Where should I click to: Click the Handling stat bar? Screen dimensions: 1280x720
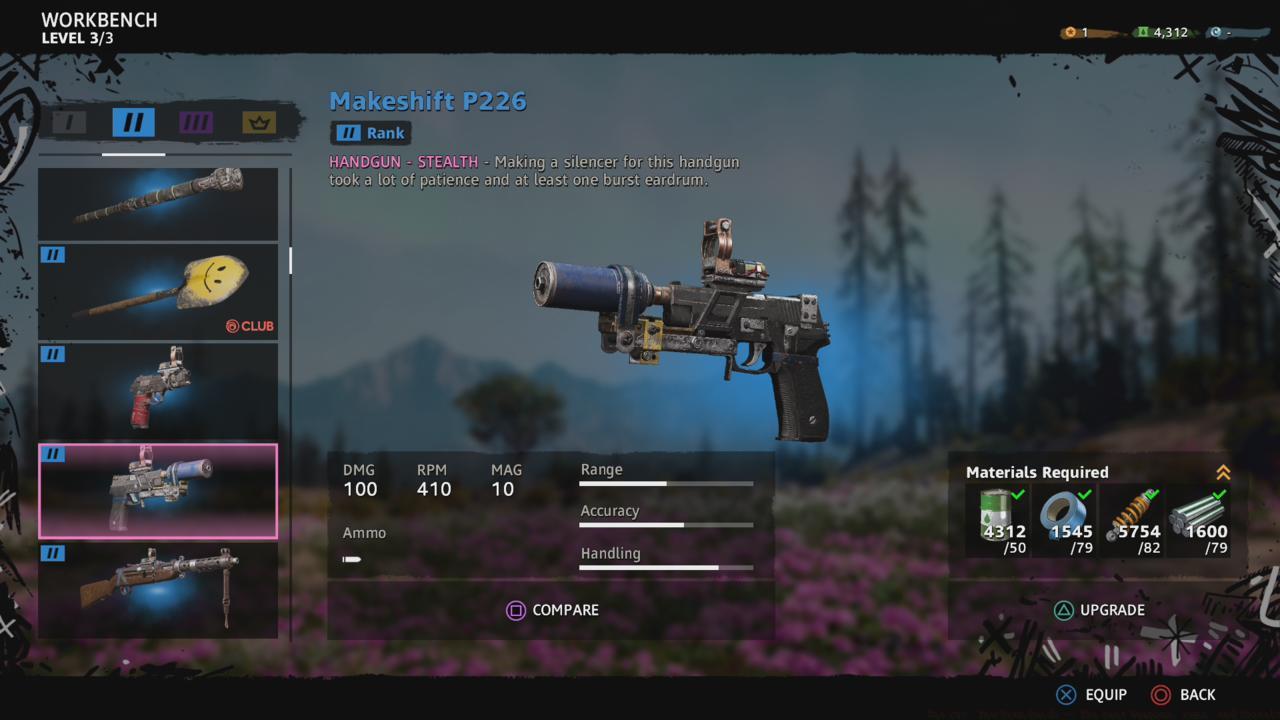pos(666,567)
